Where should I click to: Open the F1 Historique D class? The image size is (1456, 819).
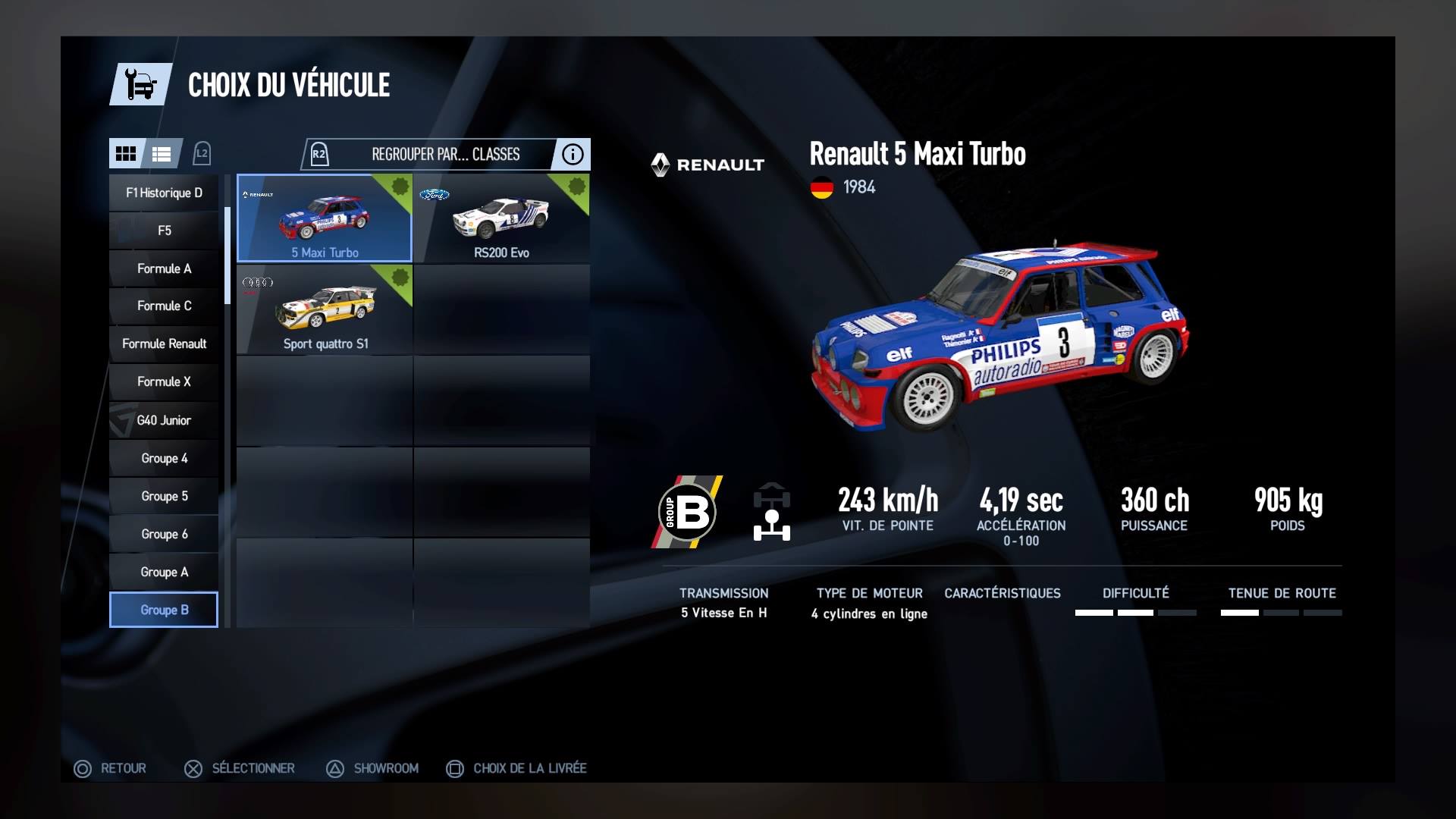coord(164,193)
